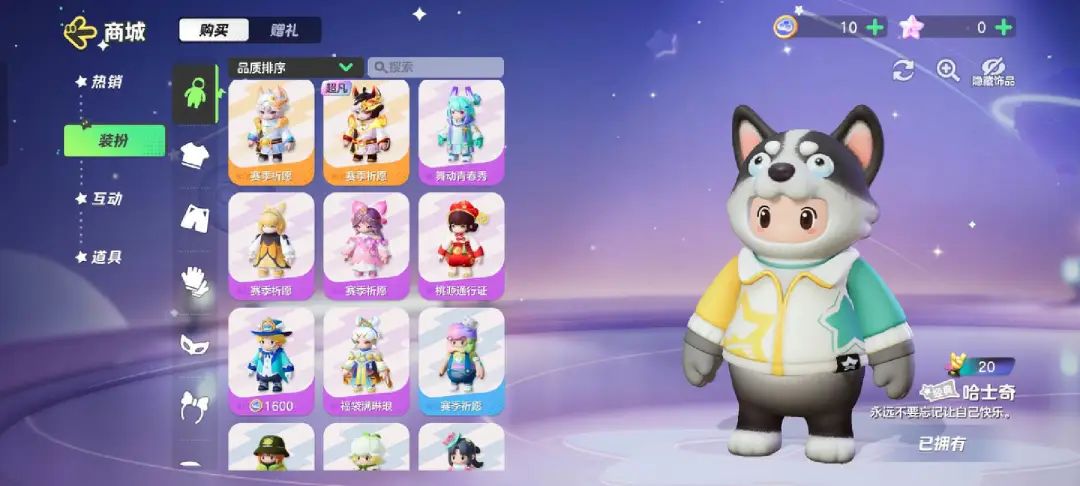Screen dimensions: 1080x486
Task: Select the 装扮 outfit category
Action: click(x=113, y=141)
